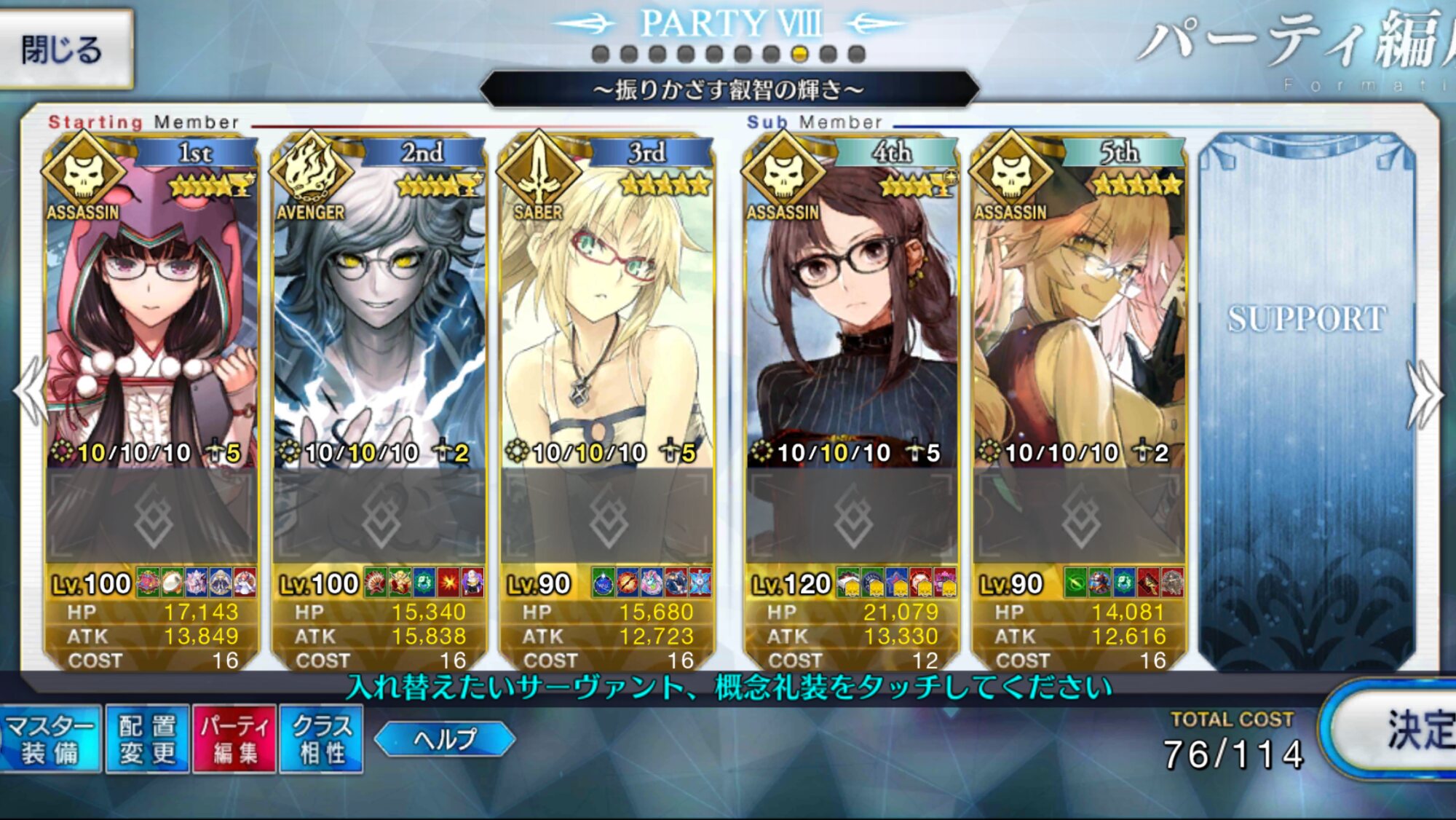1456x820 pixels.
Task: Close the party formation screen with 閉じる
Action: (x=64, y=50)
